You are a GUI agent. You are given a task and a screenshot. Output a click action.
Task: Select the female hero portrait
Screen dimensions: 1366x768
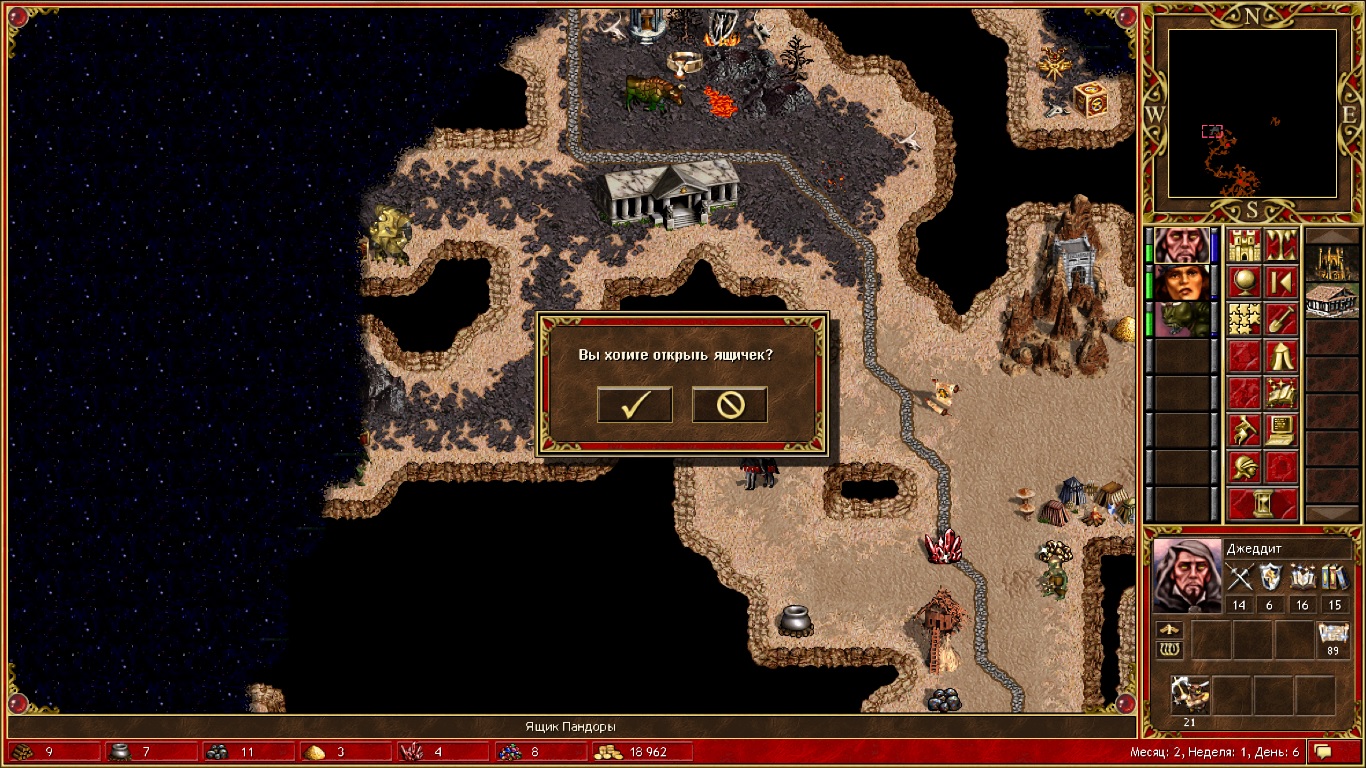pyautogui.click(x=1181, y=283)
